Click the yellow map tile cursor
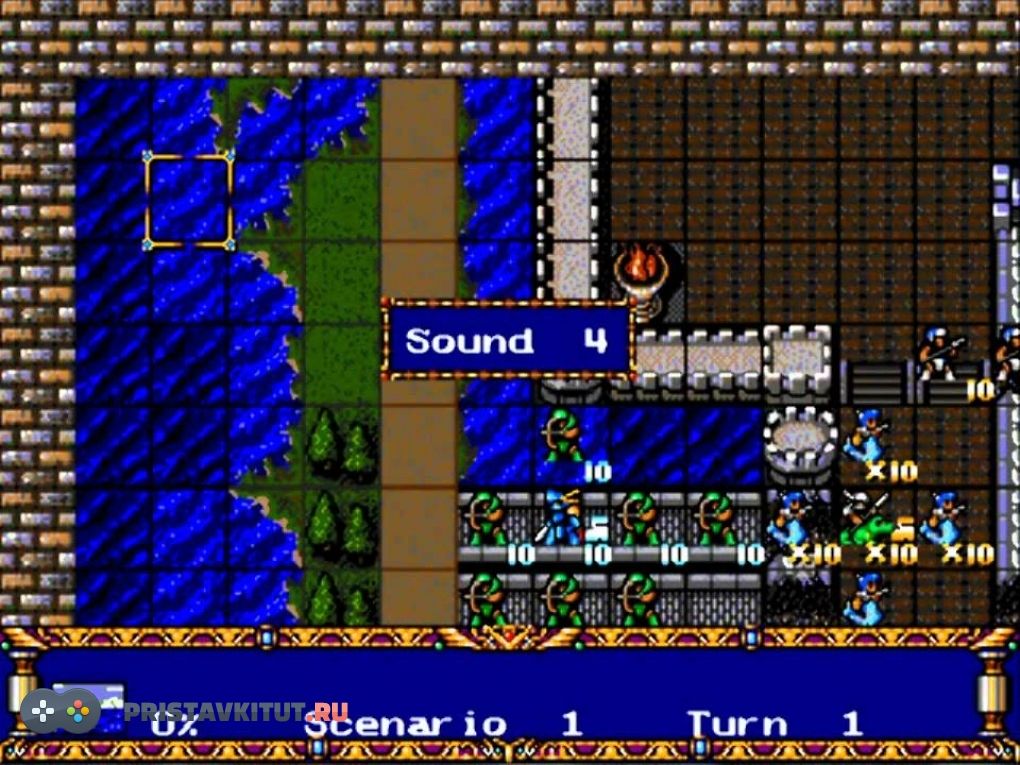The width and height of the screenshot is (1020, 765). 189,200
